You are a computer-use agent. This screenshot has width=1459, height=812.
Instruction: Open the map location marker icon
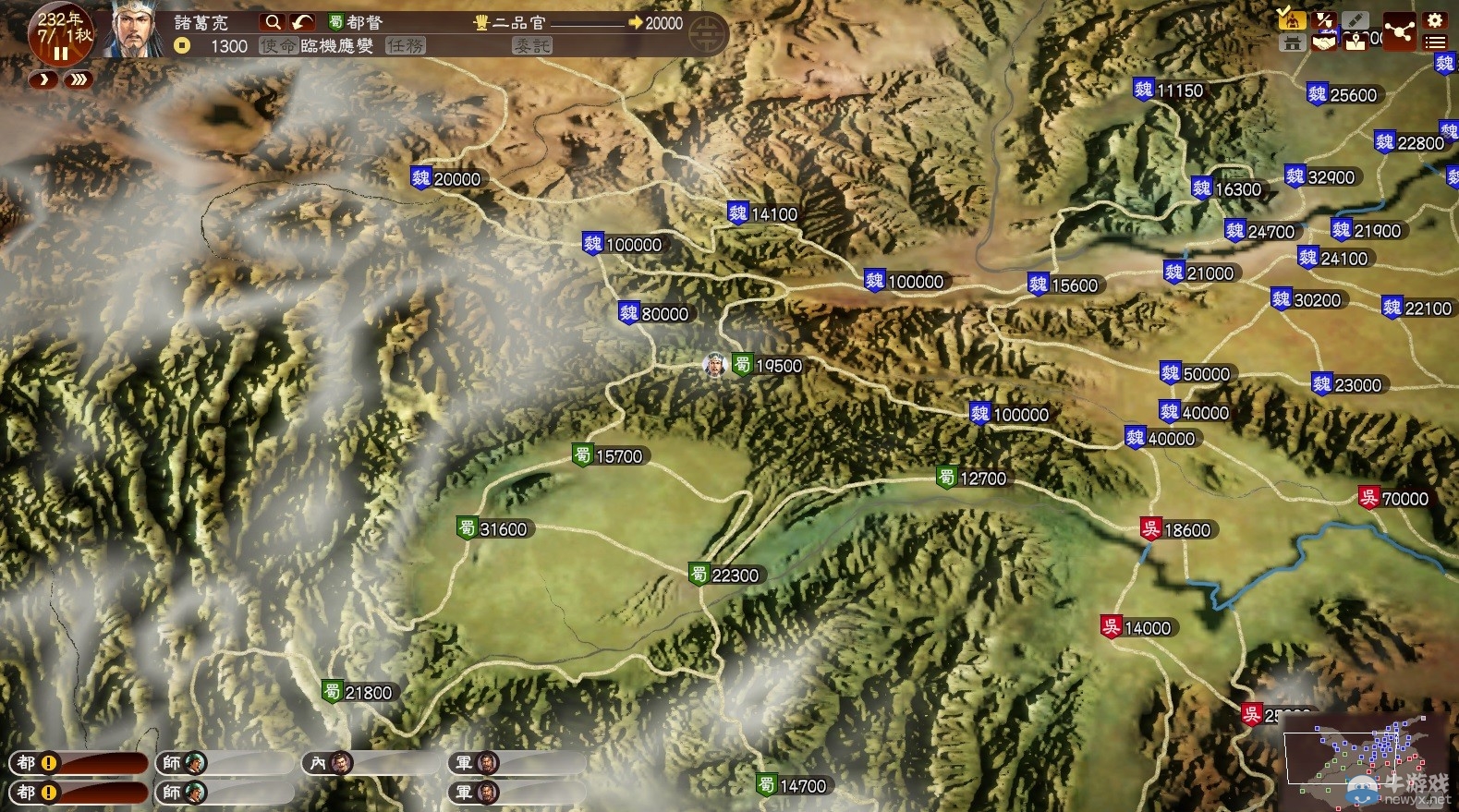[1356, 42]
